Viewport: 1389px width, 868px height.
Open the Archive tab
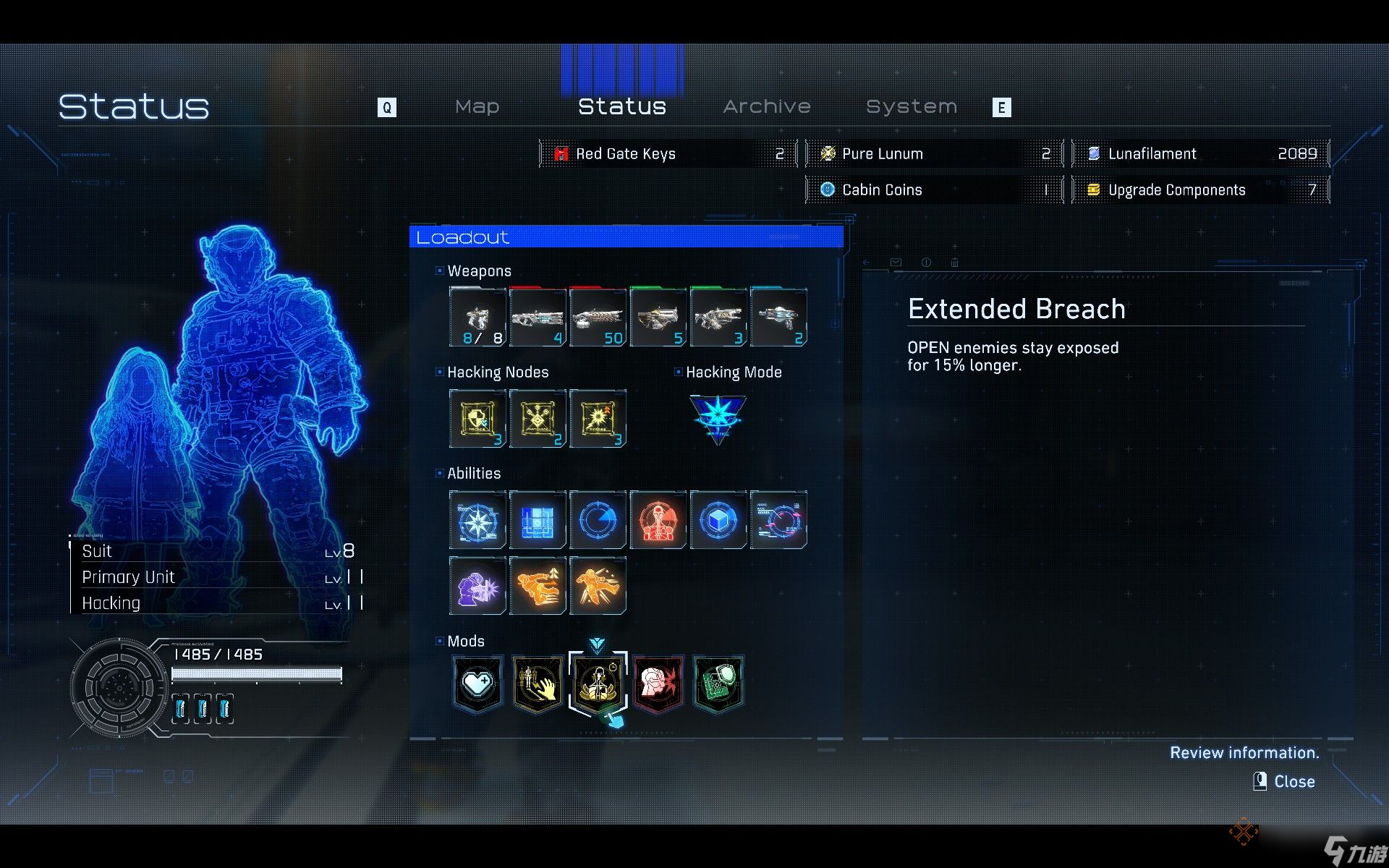pyautogui.click(x=767, y=107)
